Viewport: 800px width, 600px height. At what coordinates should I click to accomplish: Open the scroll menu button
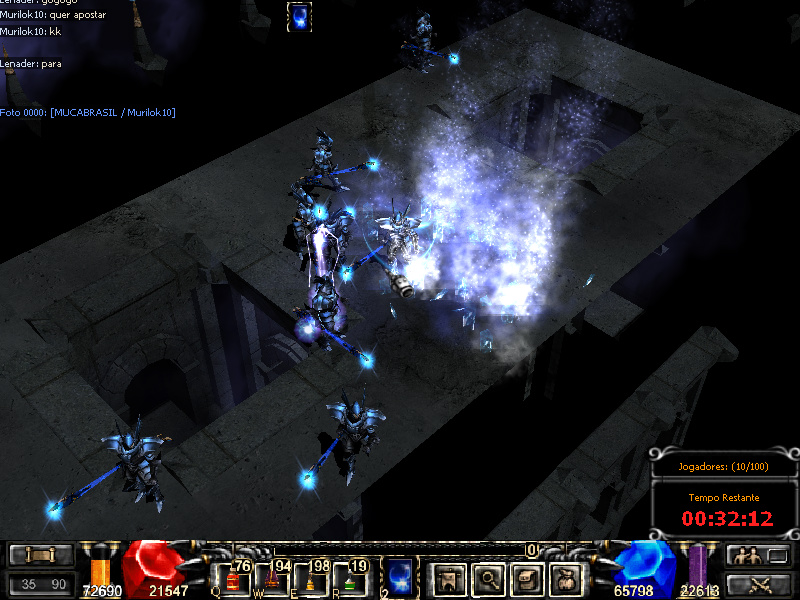[x=41, y=555]
